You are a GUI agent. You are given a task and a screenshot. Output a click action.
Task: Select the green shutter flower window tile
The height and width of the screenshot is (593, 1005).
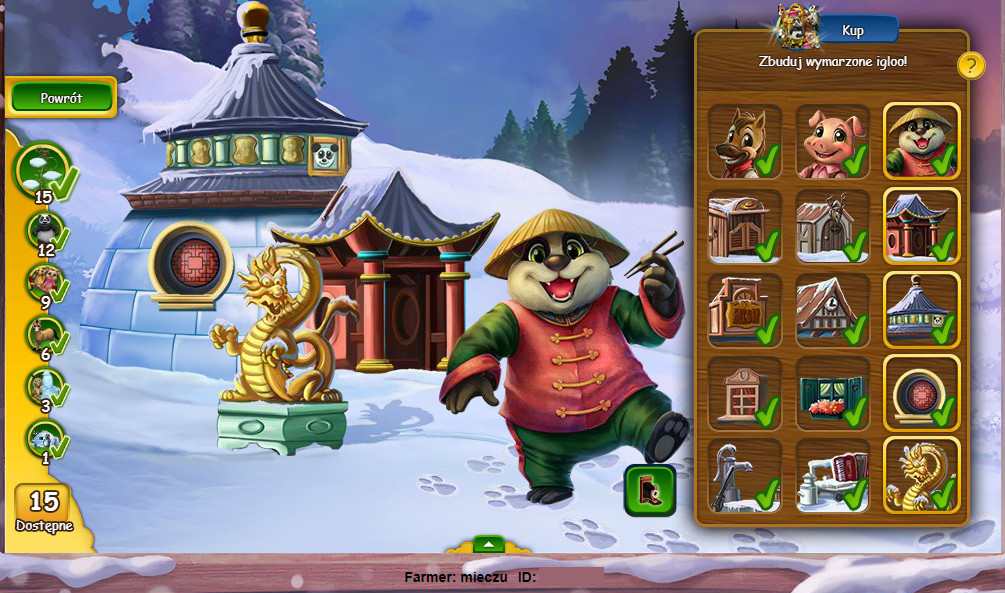832,392
